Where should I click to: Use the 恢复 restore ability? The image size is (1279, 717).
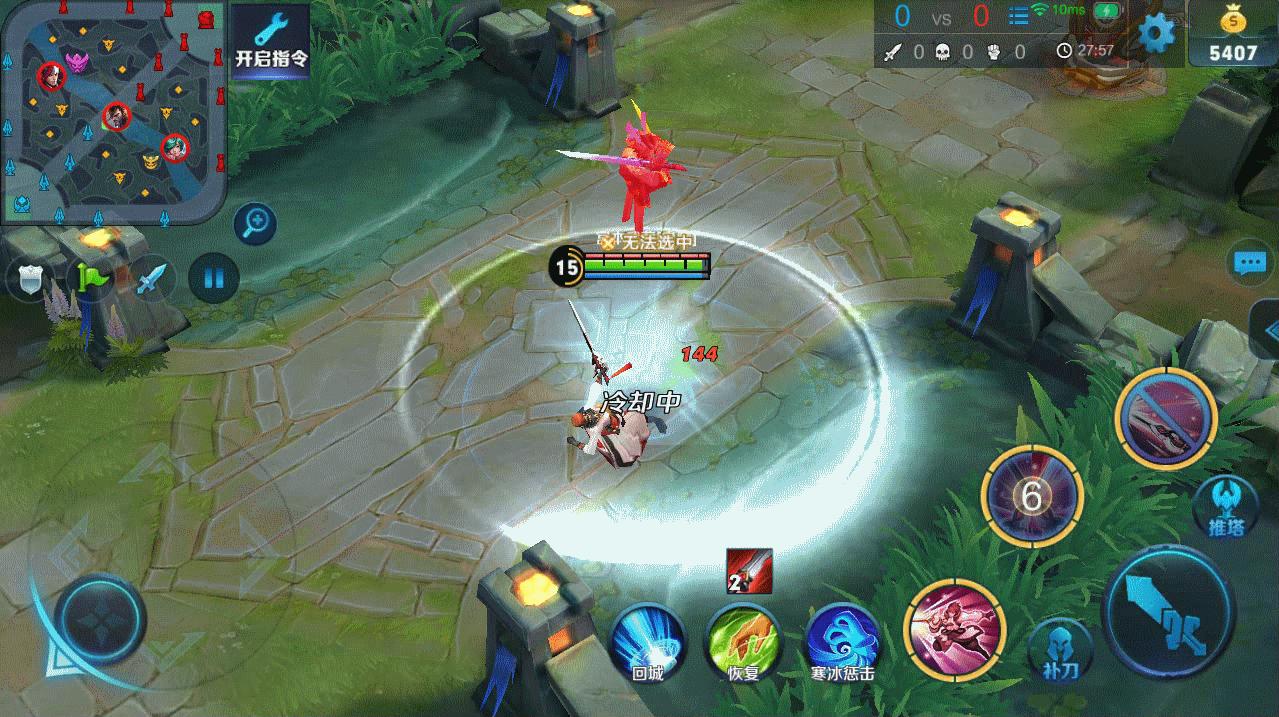pyautogui.click(x=743, y=640)
